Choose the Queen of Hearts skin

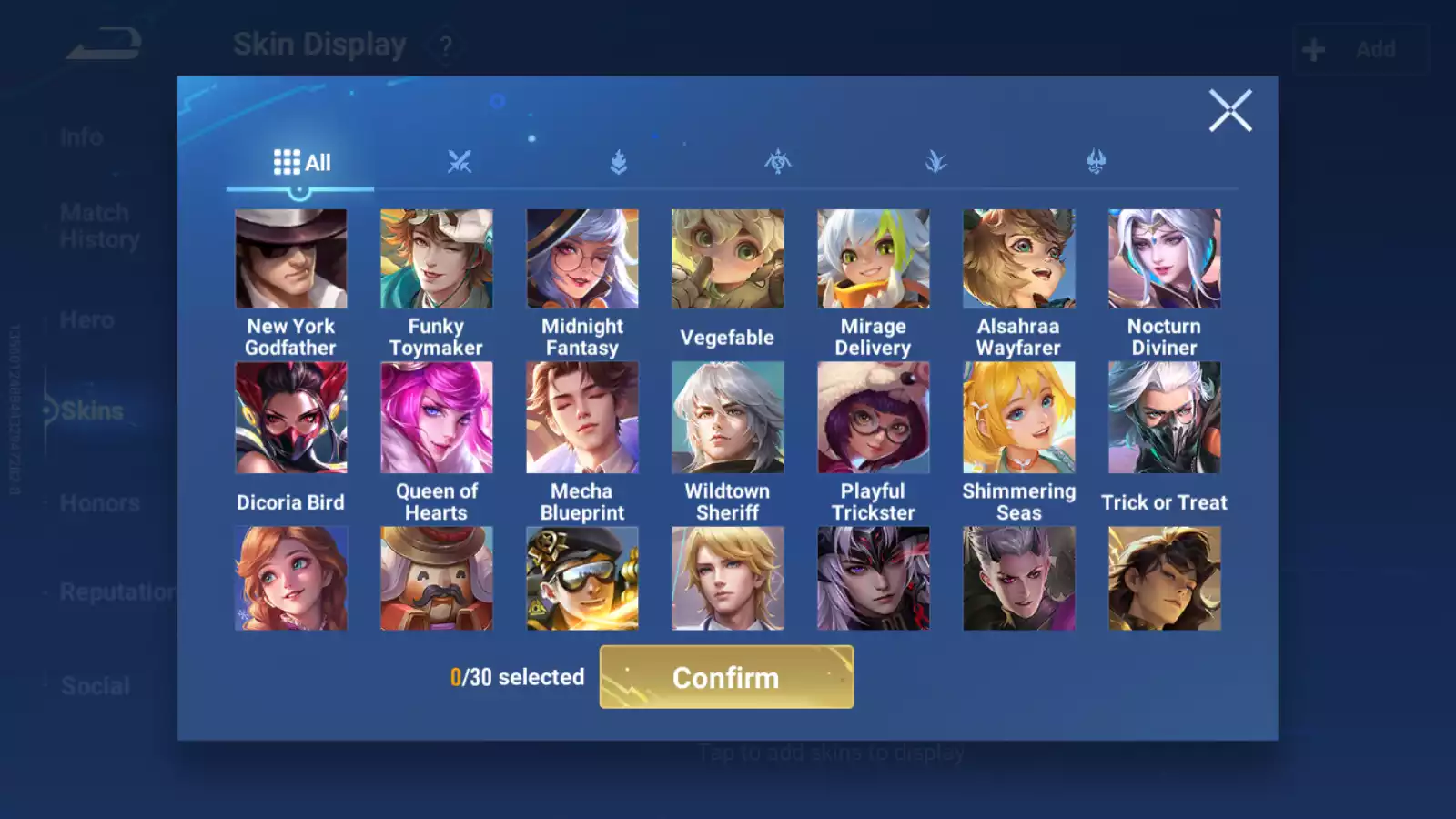coord(437,418)
